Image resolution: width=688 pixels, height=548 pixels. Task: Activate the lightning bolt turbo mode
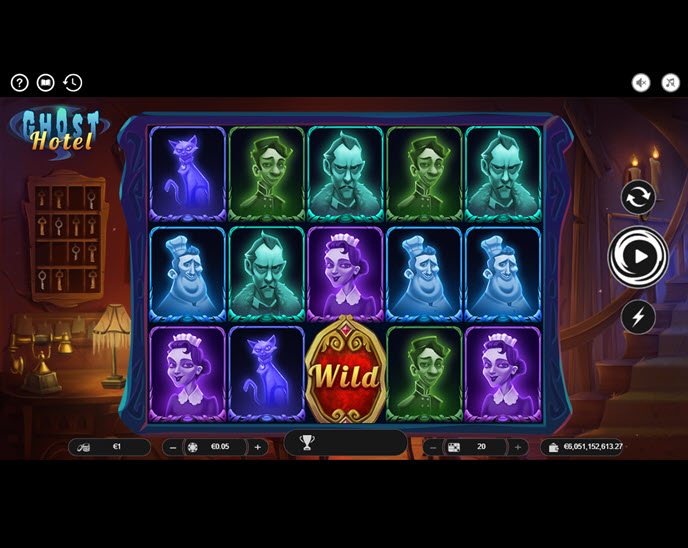tap(638, 317)
